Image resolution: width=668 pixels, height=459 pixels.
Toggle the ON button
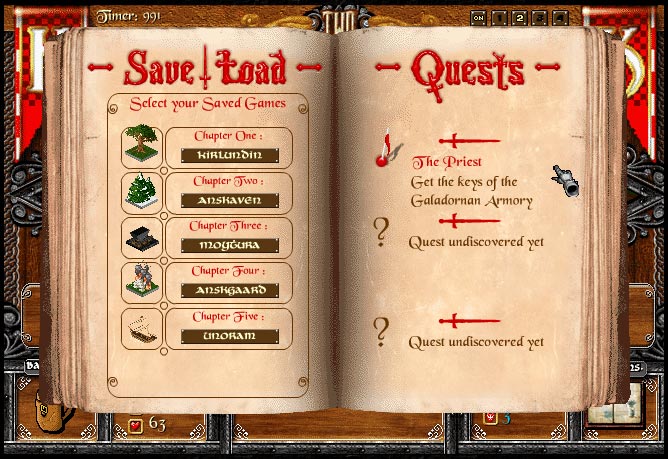(479, 17)
